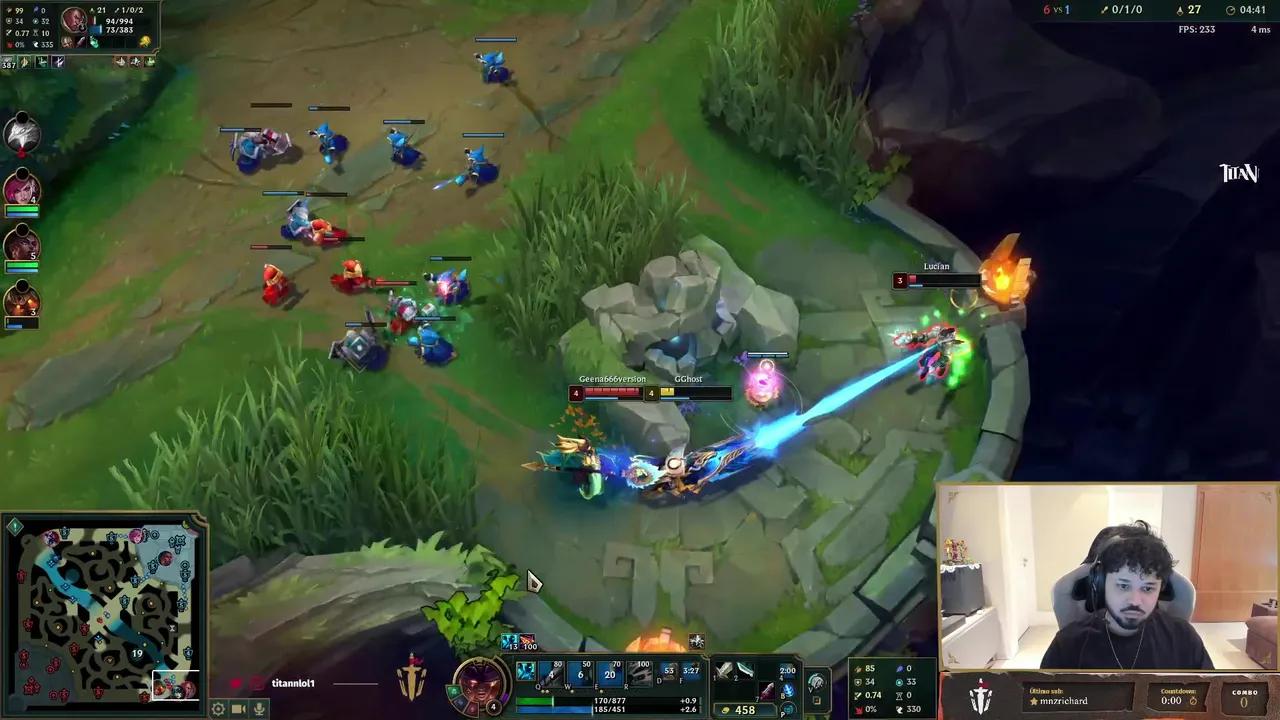Click the trinket ward icon showing 2:00
Screen dimensions: 1280x720
click(x=787, y=671)
